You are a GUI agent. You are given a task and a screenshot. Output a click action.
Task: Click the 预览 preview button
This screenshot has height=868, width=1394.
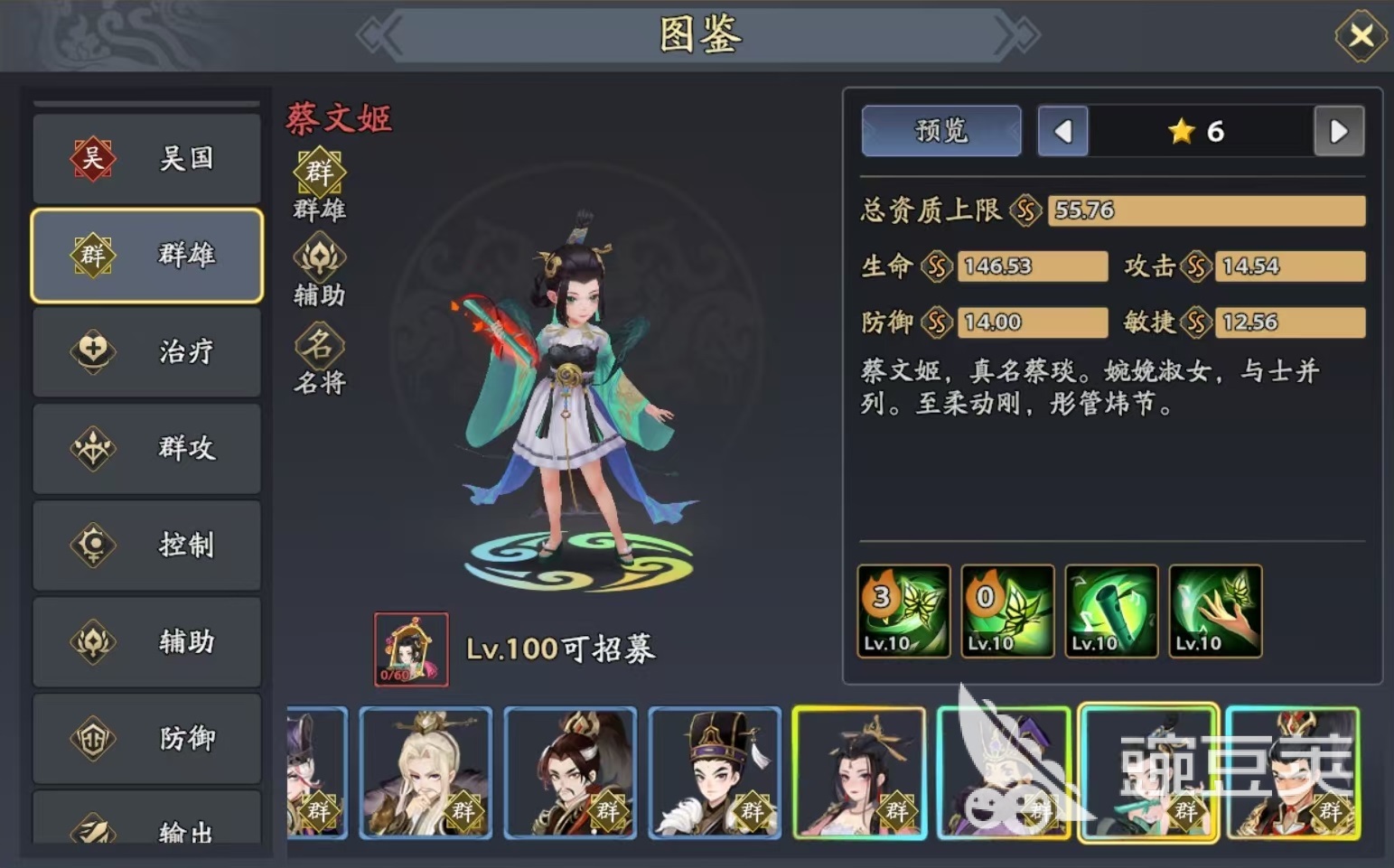pyautogui.click(x=941, y=131)
